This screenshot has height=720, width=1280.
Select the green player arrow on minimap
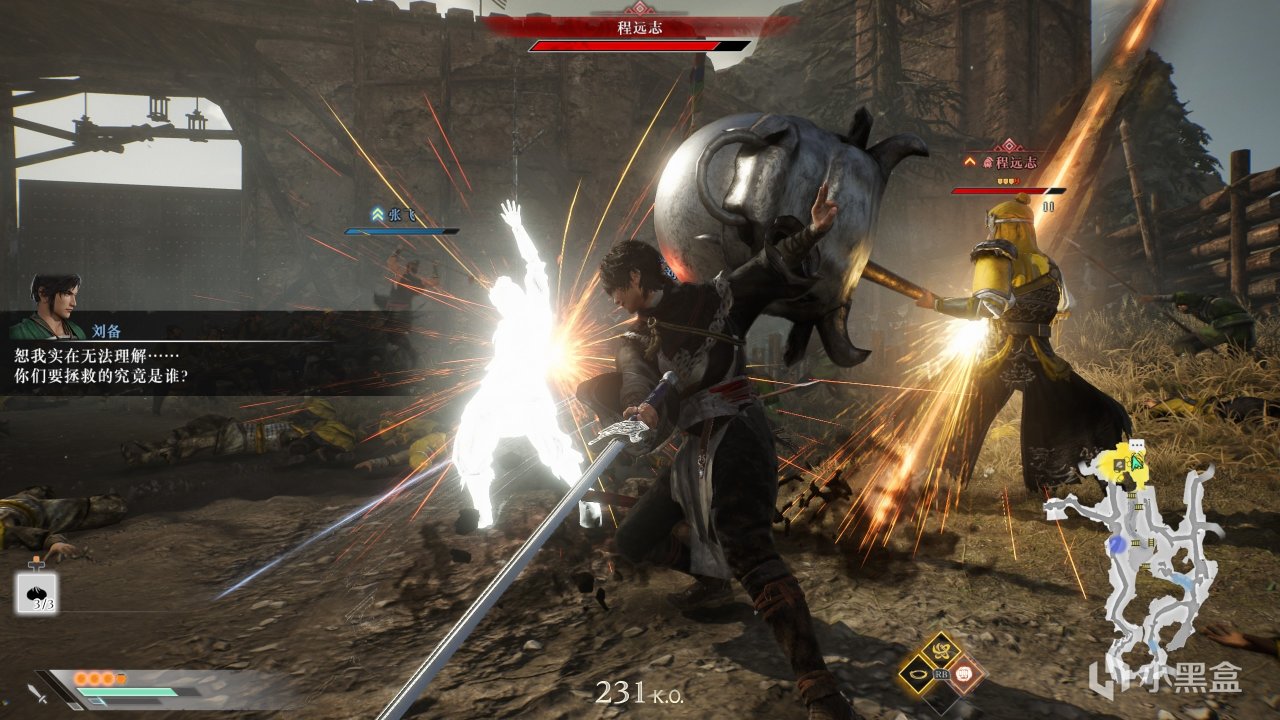1137,460
